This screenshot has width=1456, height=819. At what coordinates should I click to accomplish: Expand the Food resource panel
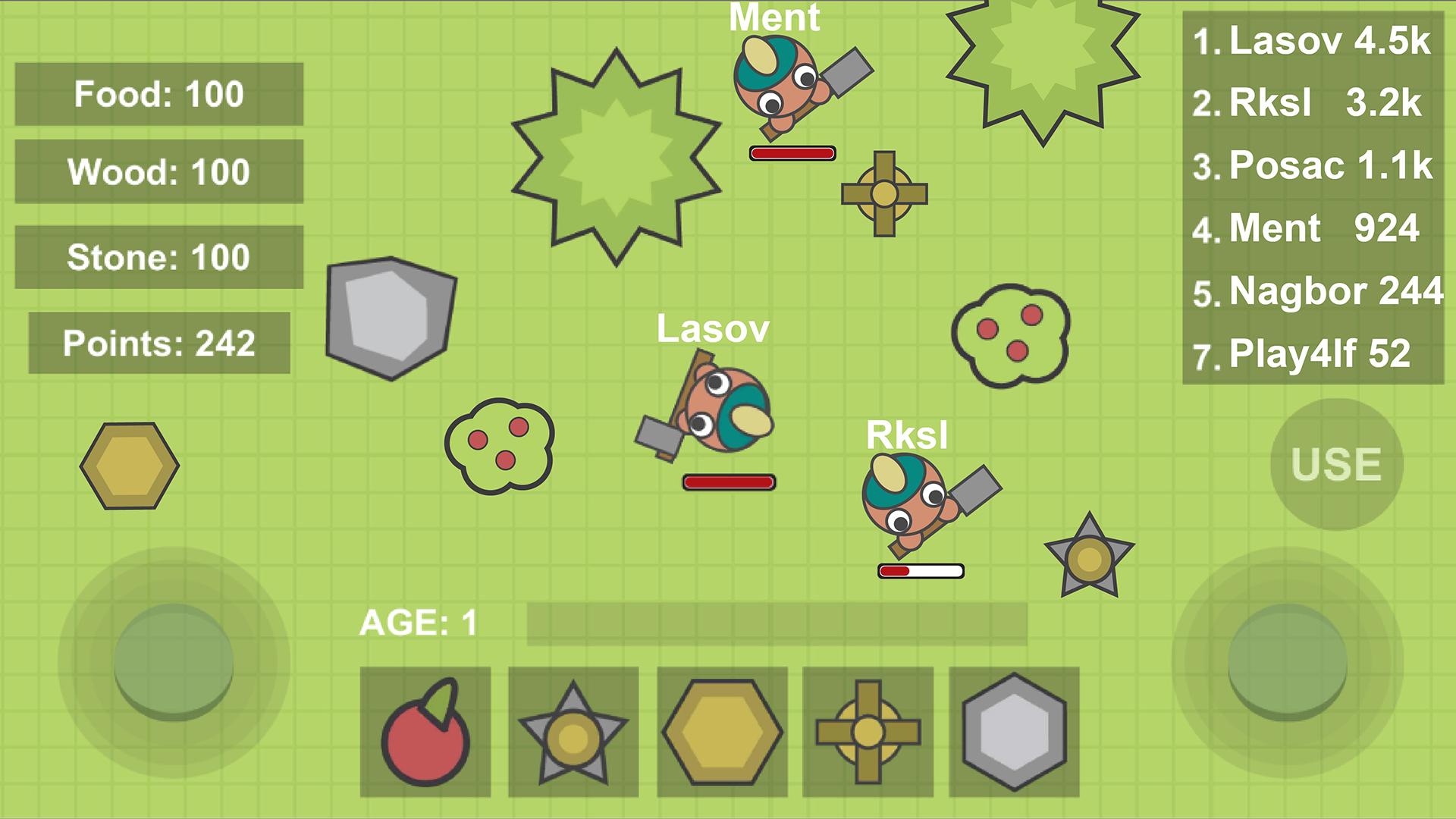(158, 94)
